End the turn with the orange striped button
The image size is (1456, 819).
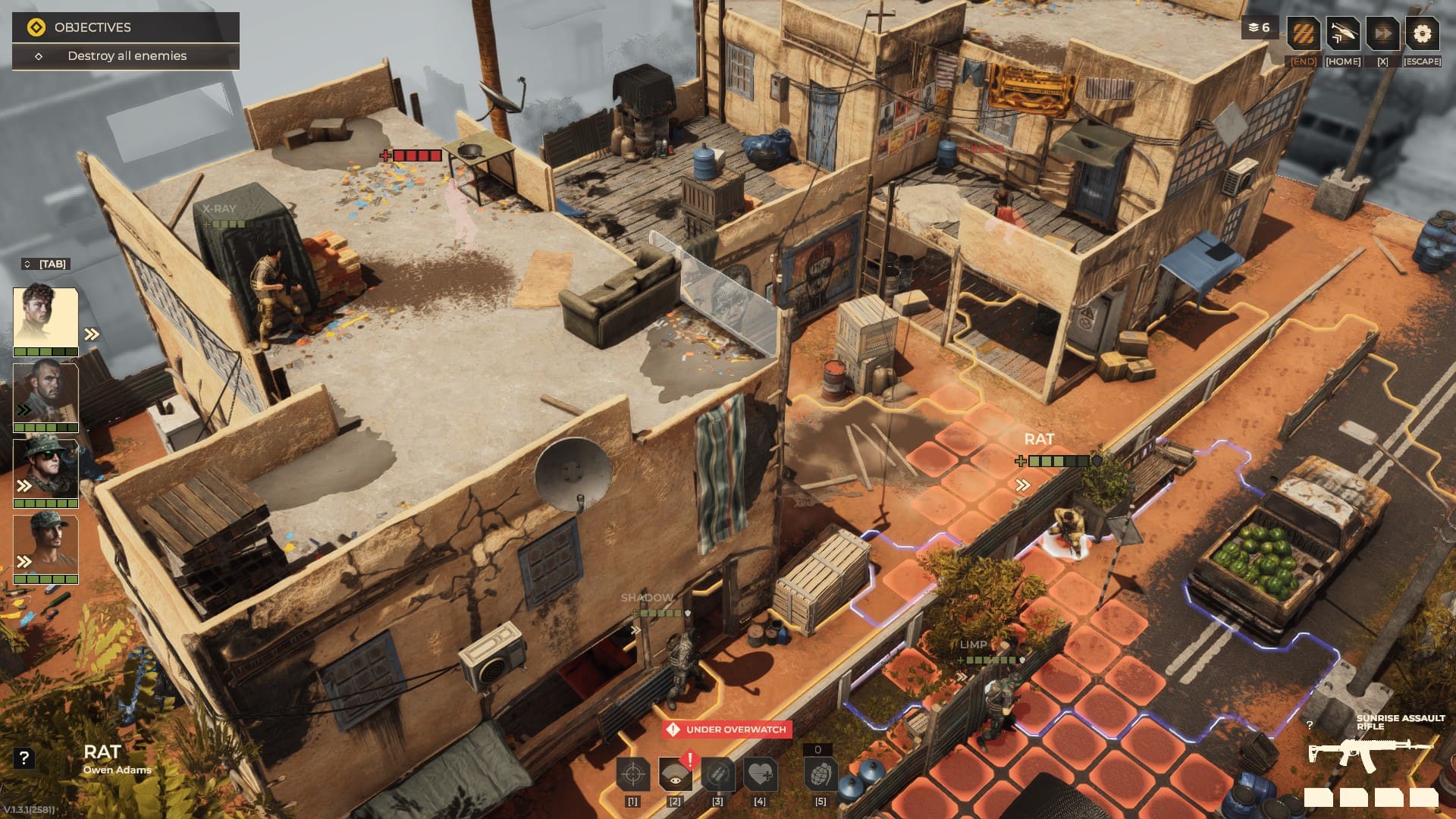(1303, 34)
